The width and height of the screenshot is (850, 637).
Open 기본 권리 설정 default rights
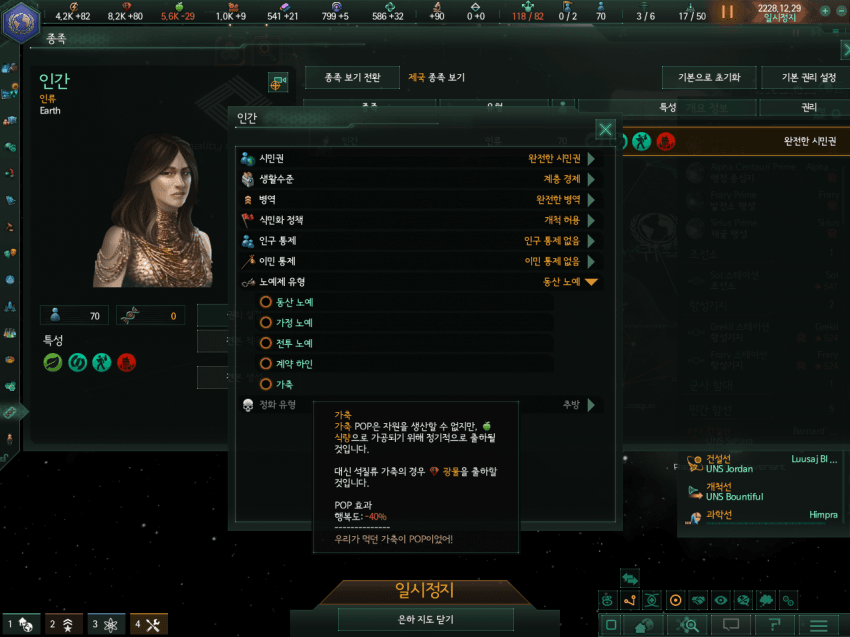[x=800, y=78]
